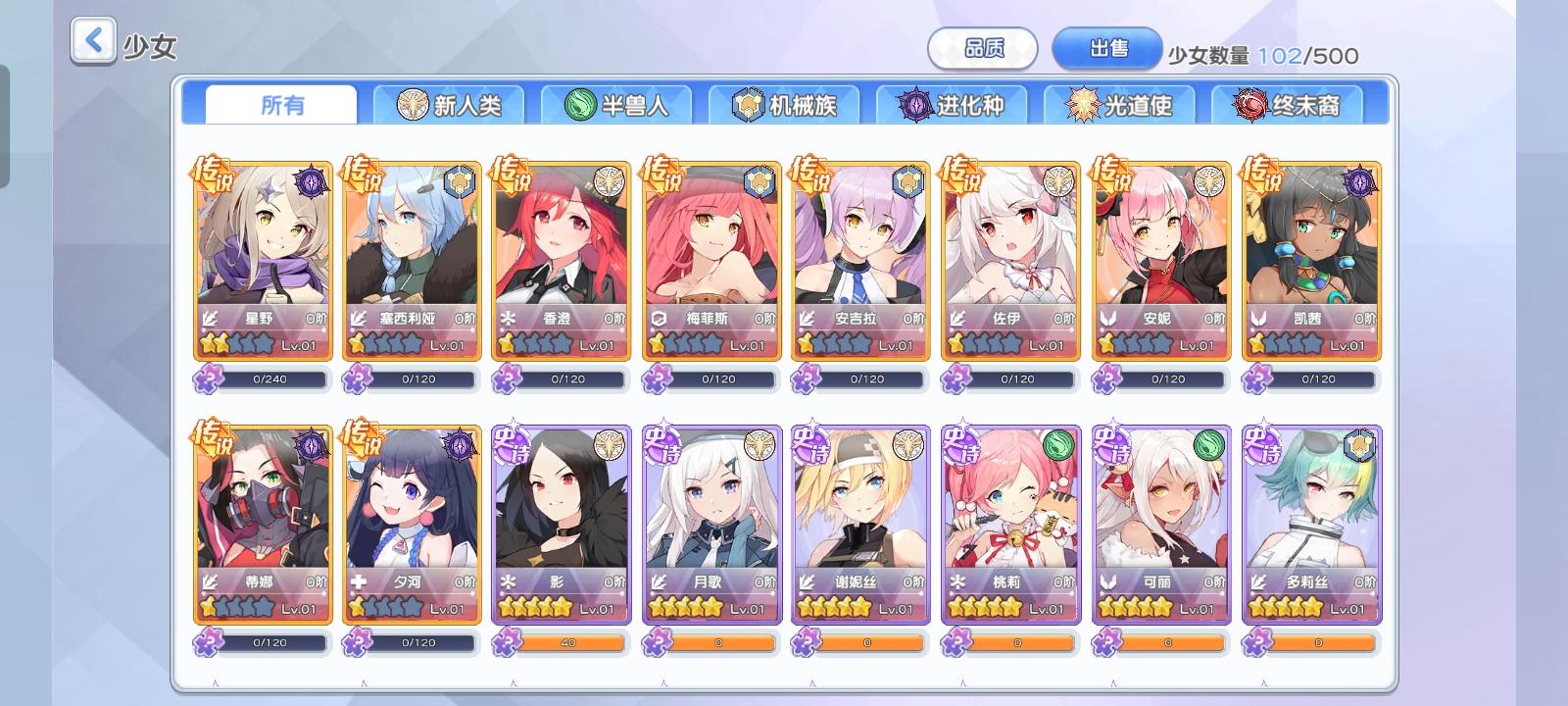Select the 新人类 faction icon on its tab
Viewport: 1568px width, 706px height.
click(x=413, y=104)
